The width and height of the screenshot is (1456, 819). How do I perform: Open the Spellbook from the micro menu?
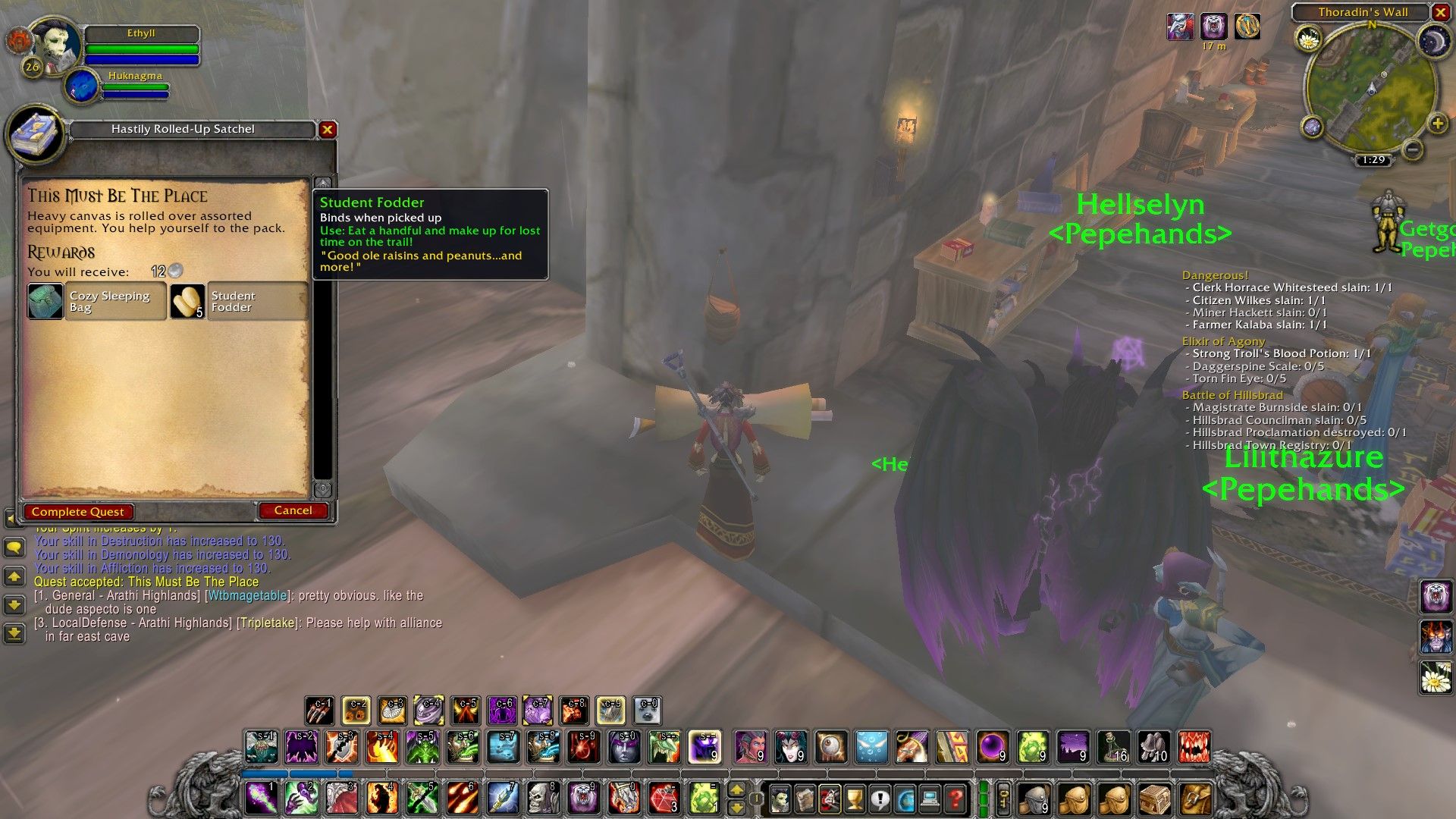point(804,799)
